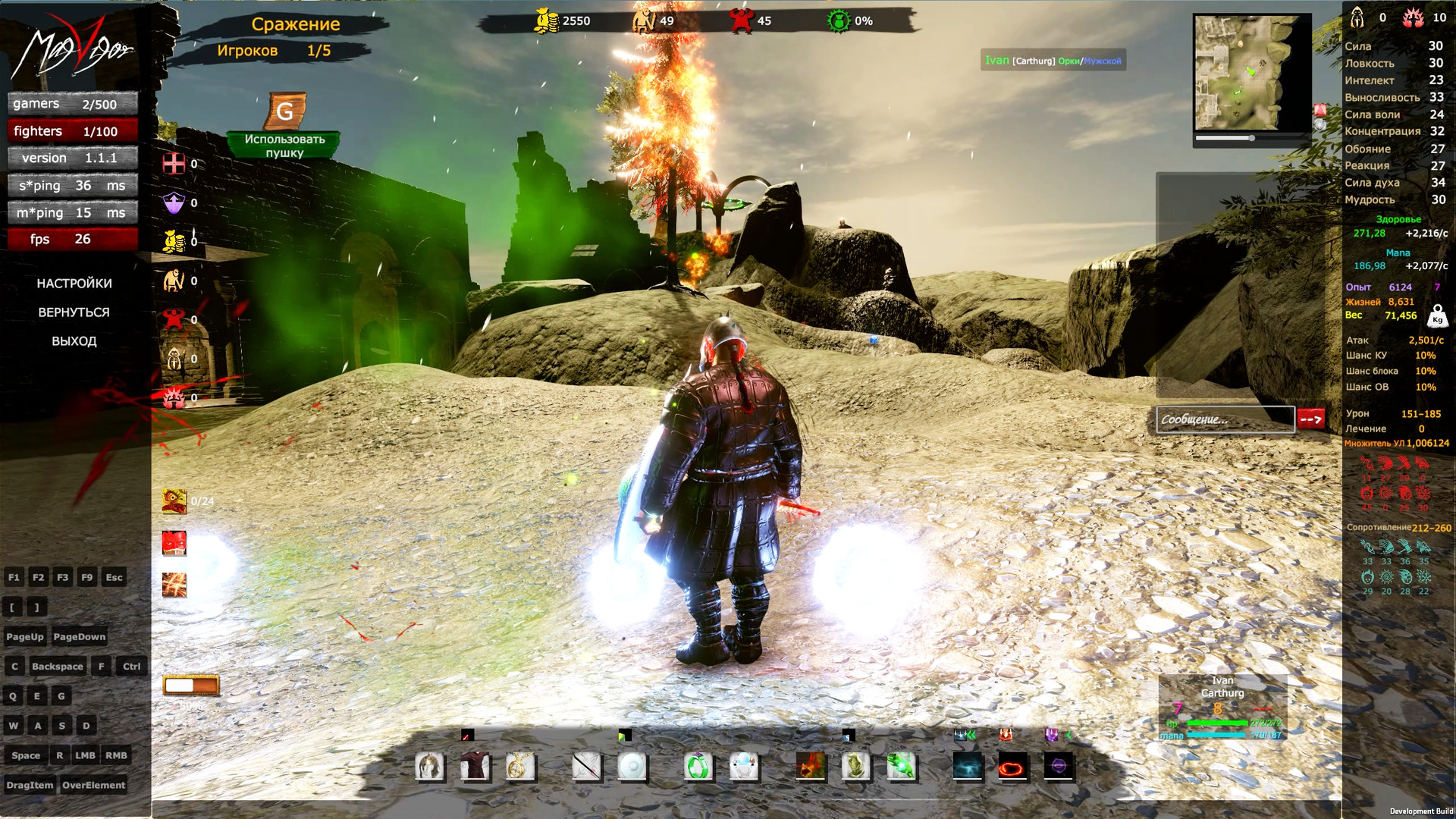
Task: Choose ВЫХОД to exit the battle
Action: [74, 341]
